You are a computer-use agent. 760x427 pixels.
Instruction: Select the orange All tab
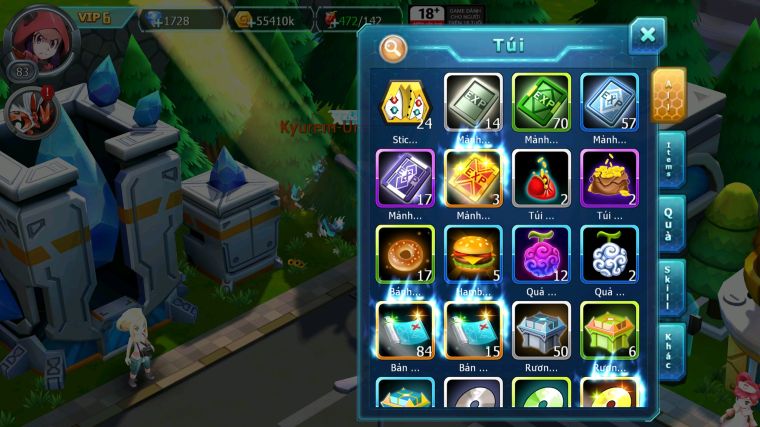tap(668, 95)
